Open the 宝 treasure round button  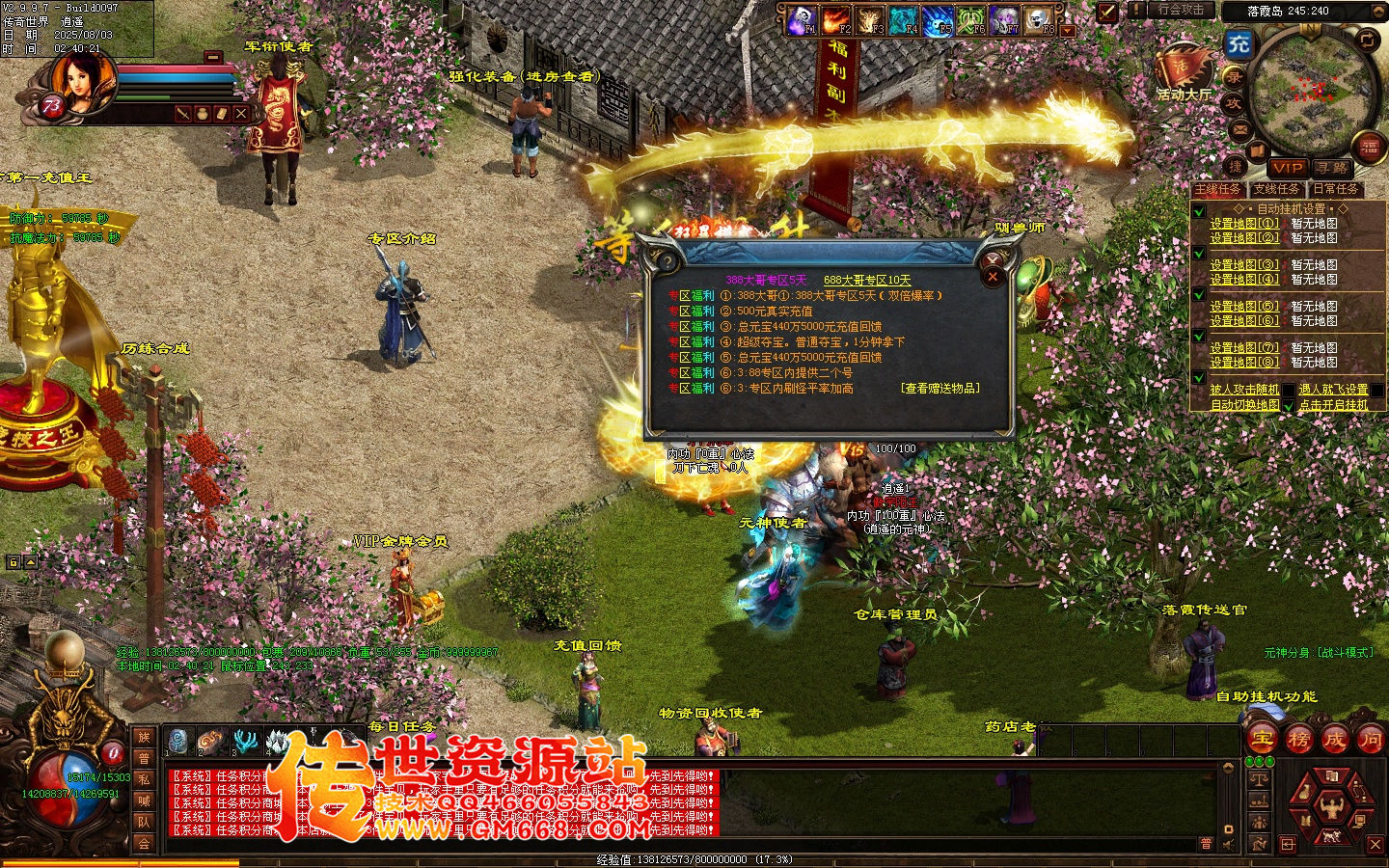coord(1263,740)
